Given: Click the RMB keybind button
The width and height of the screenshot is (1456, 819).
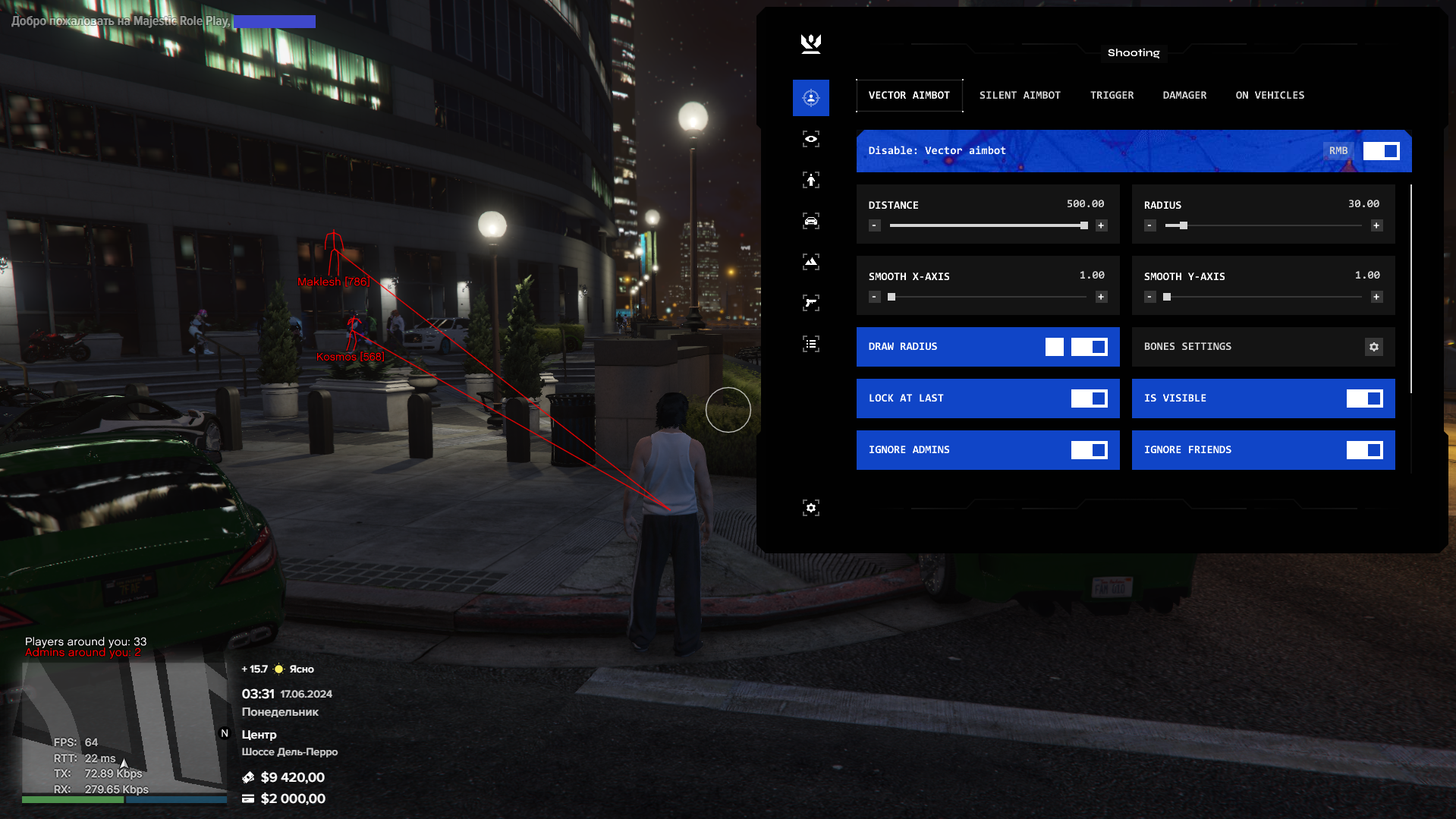Looking at the screenshot, I should 1338,151.
